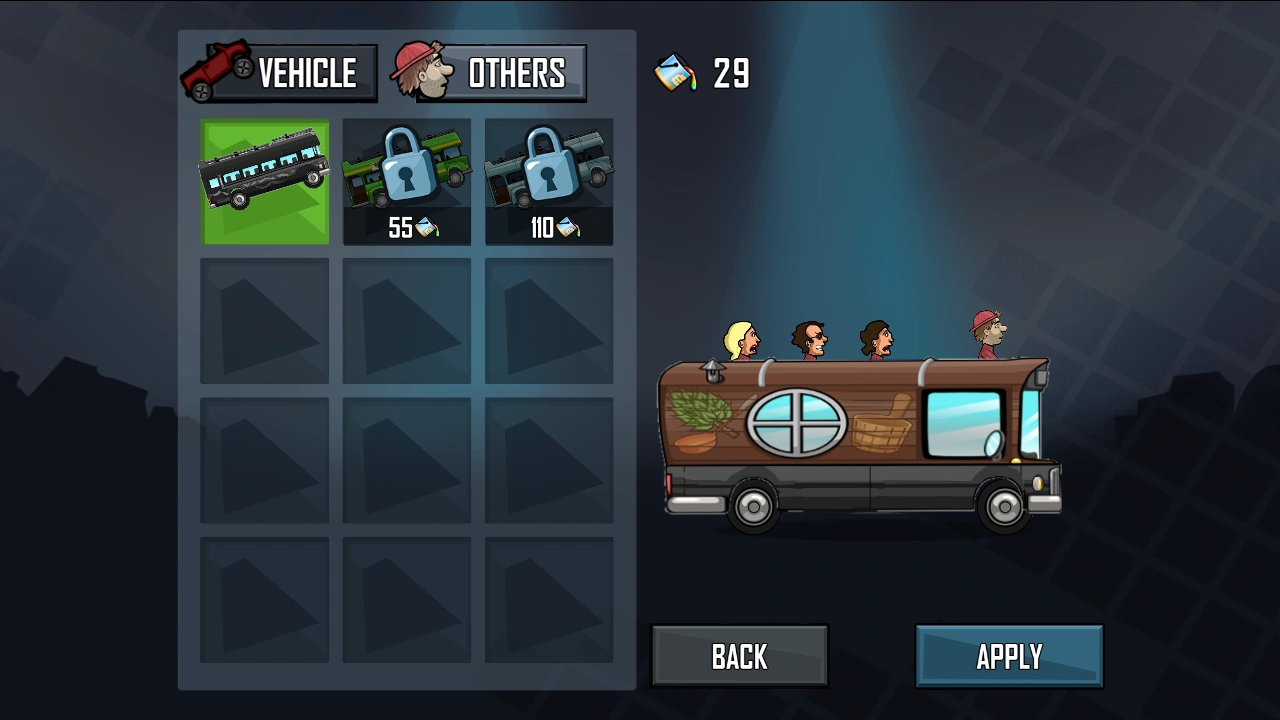Click the padlock icon on the grey bus skin
This screenshot has width=1280, height=720.
tap(549, 172)
